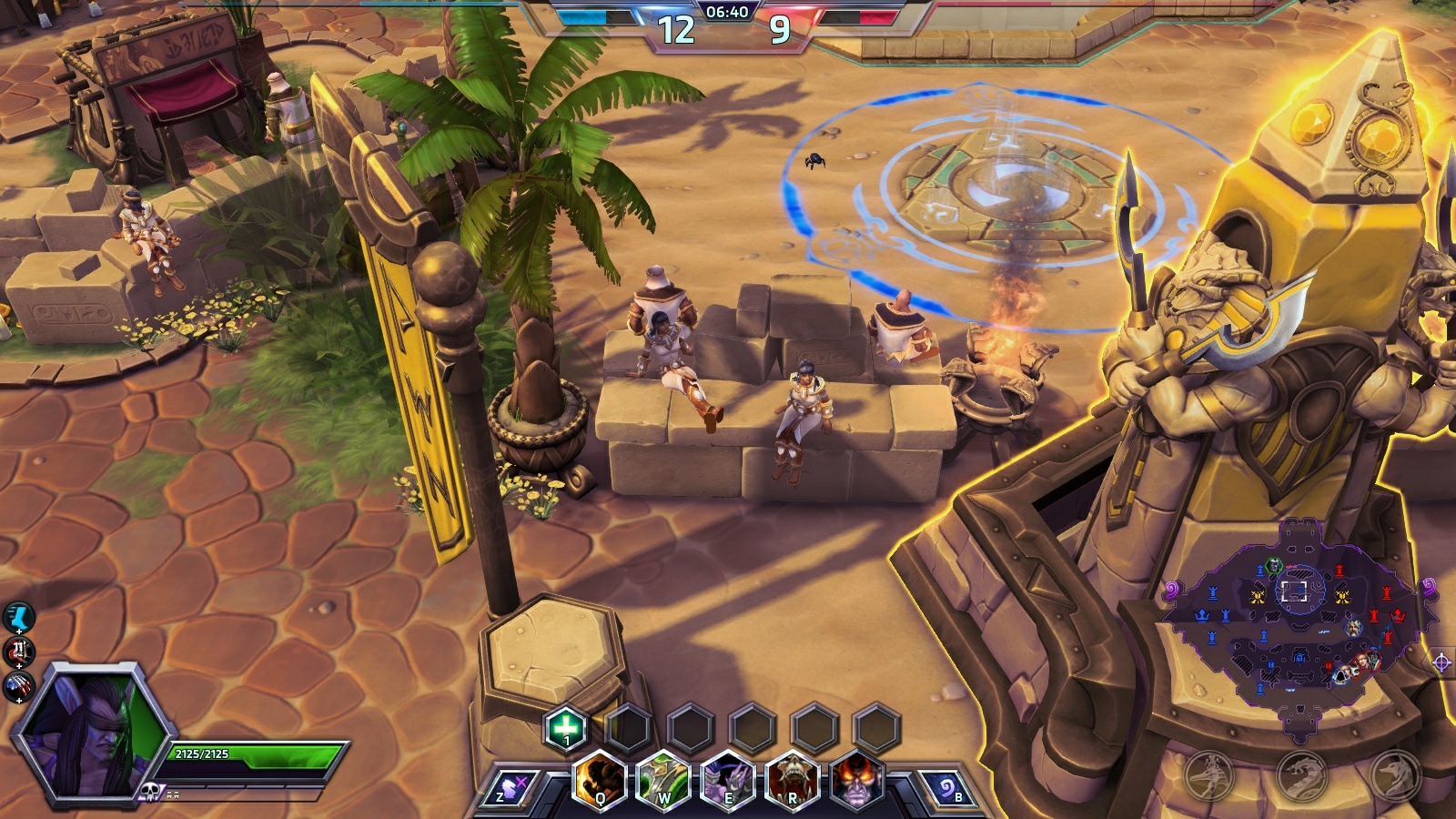Click the skull icon beside the portrait
1456x819 pixels.
pyautogui.click(x=152, y=791)
